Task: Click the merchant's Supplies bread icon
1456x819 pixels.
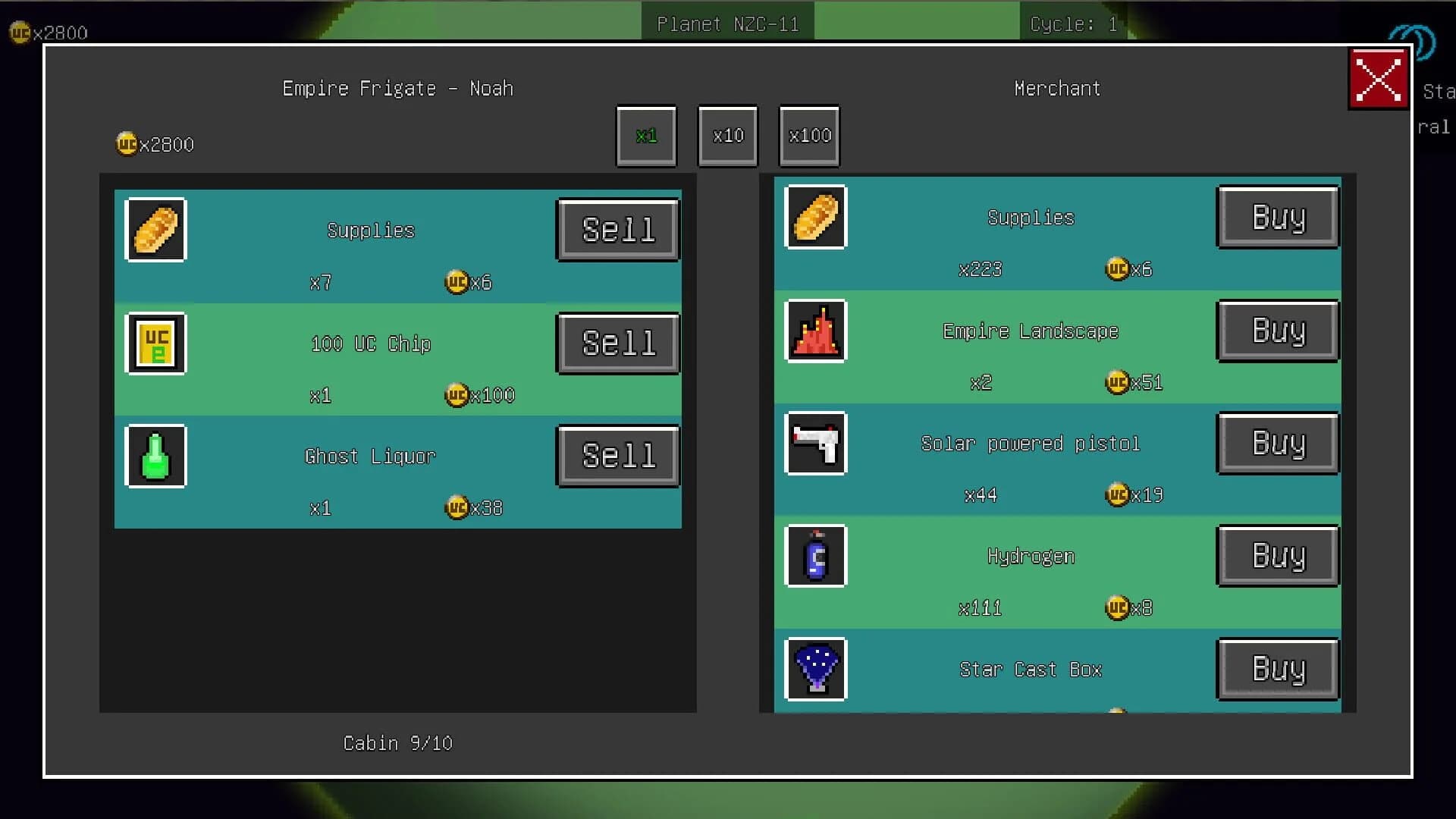Action: 815,218
